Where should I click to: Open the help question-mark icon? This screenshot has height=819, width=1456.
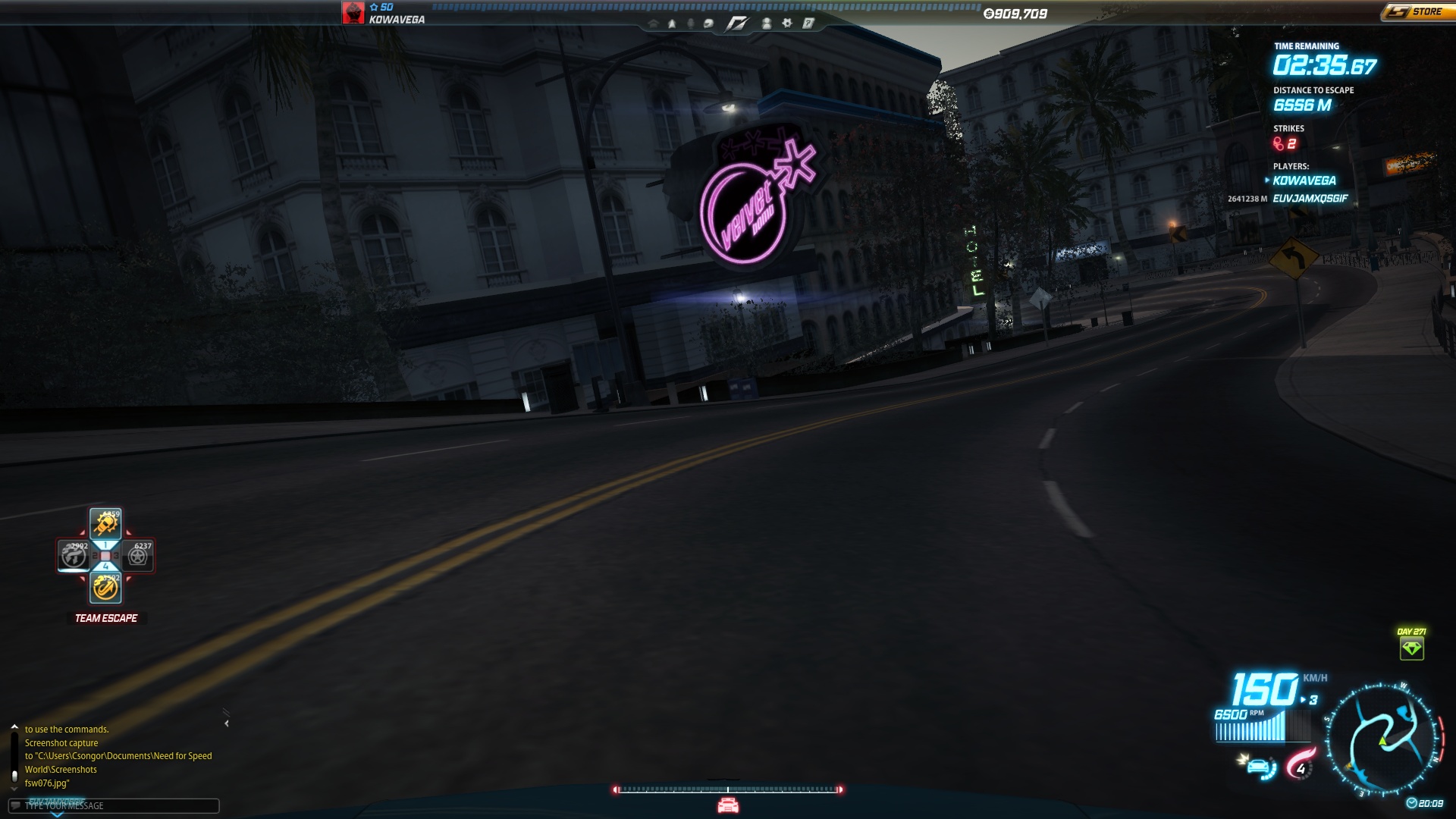(x=808, y=24)
